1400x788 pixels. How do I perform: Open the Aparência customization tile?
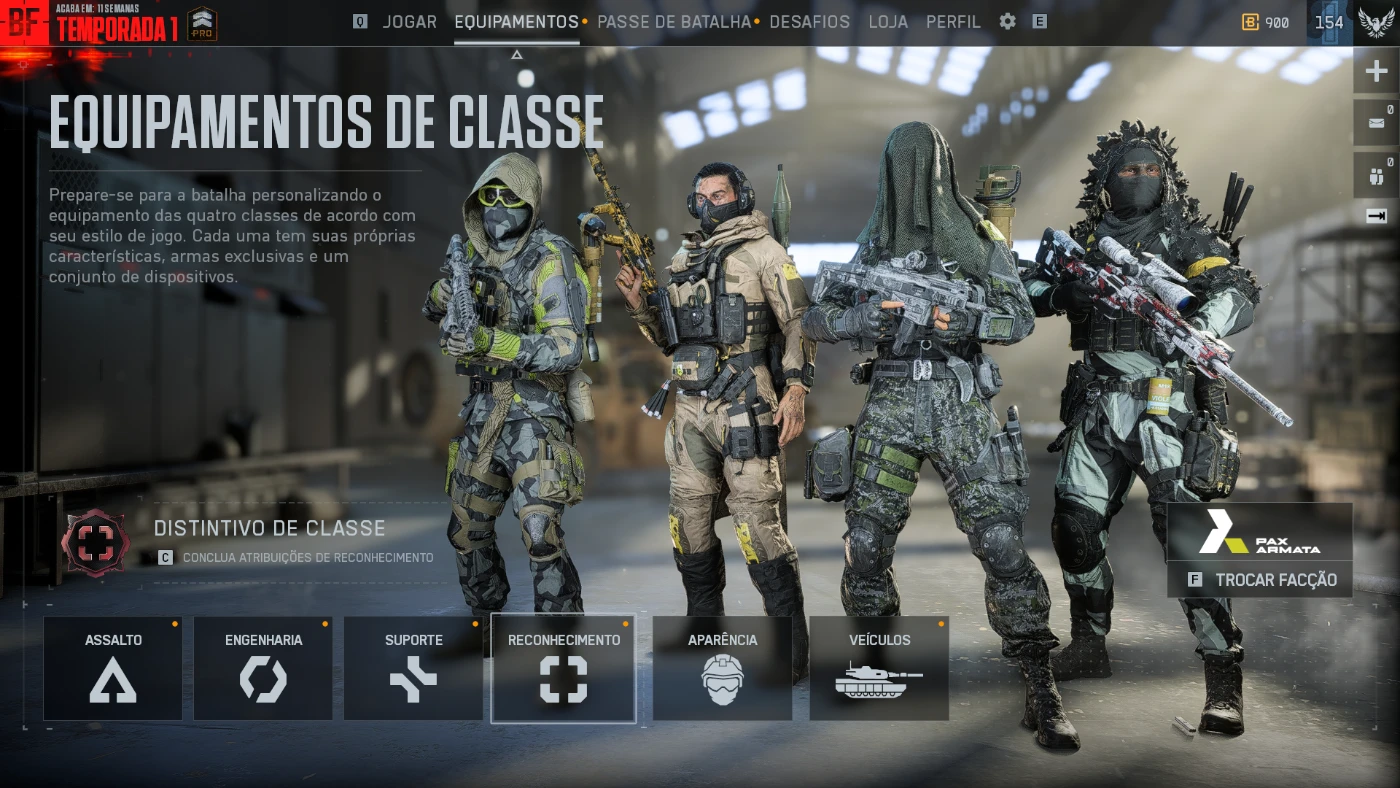pyautogui.click(x=722, y=668)
